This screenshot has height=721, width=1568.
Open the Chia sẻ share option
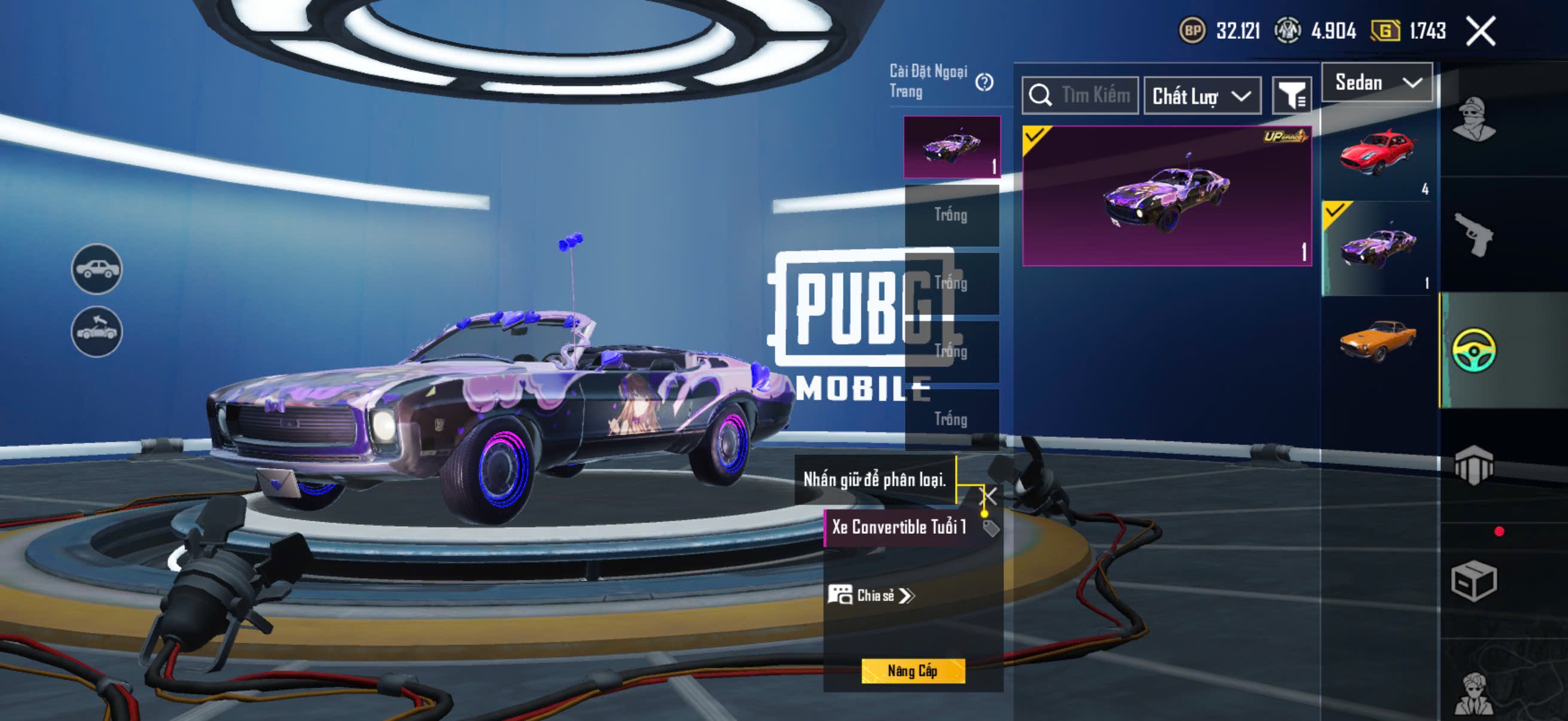click(x=872, y=595)
